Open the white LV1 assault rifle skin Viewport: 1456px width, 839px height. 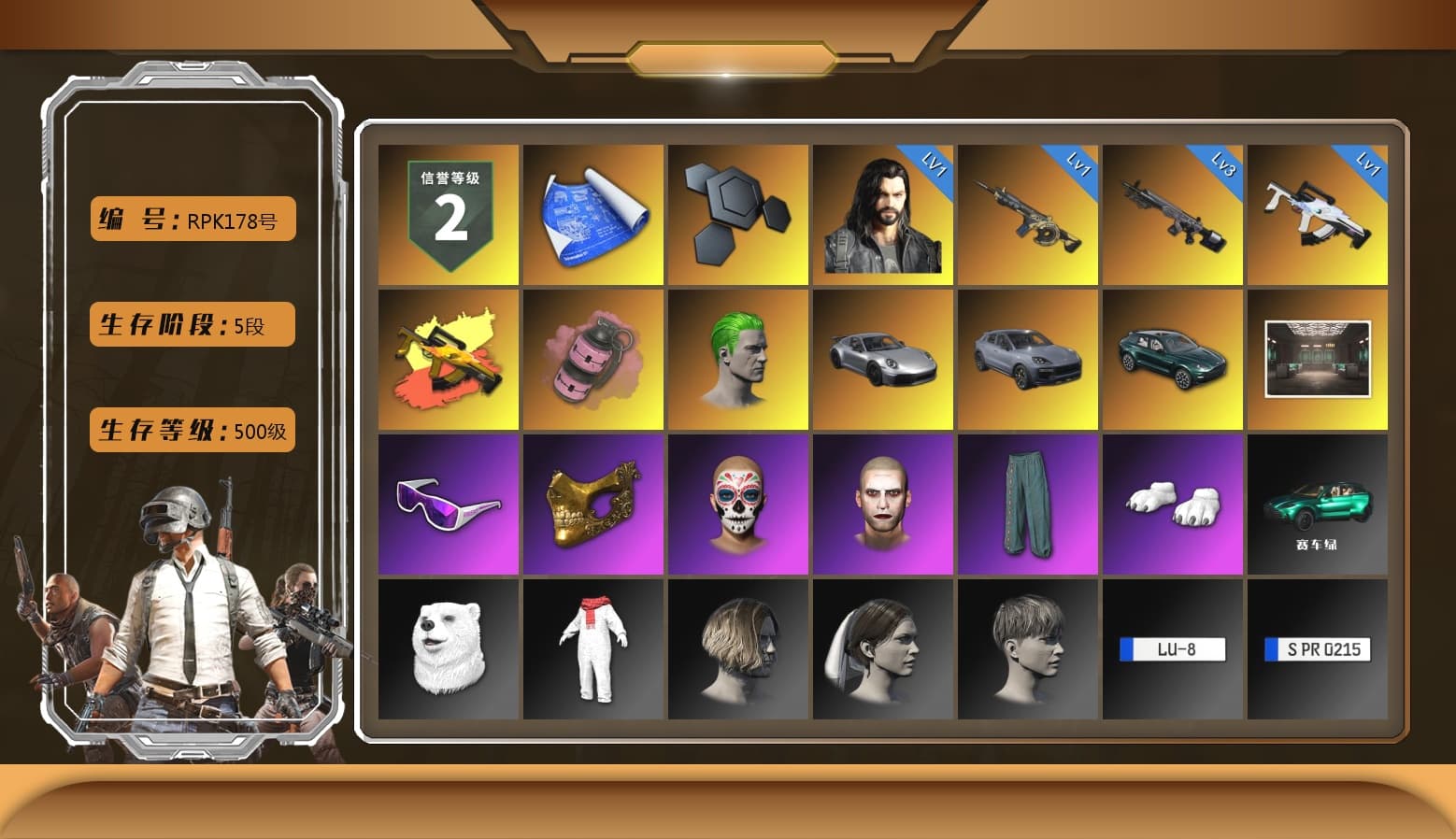pyautogui.click(x=1318, y=213)
